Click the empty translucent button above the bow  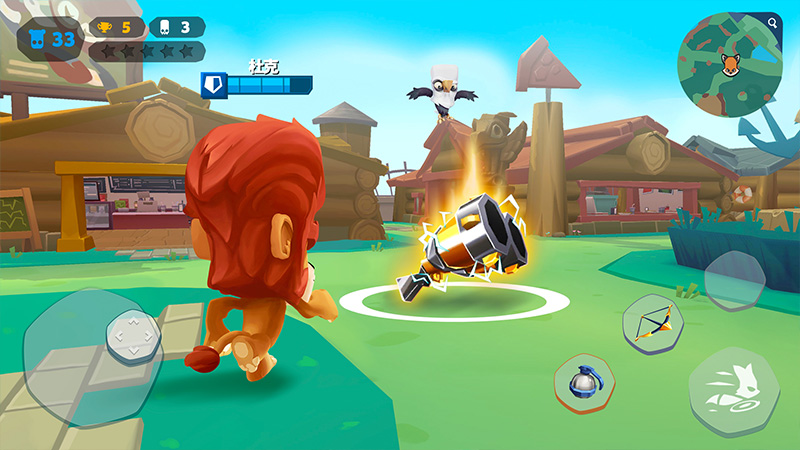[734, 279]
